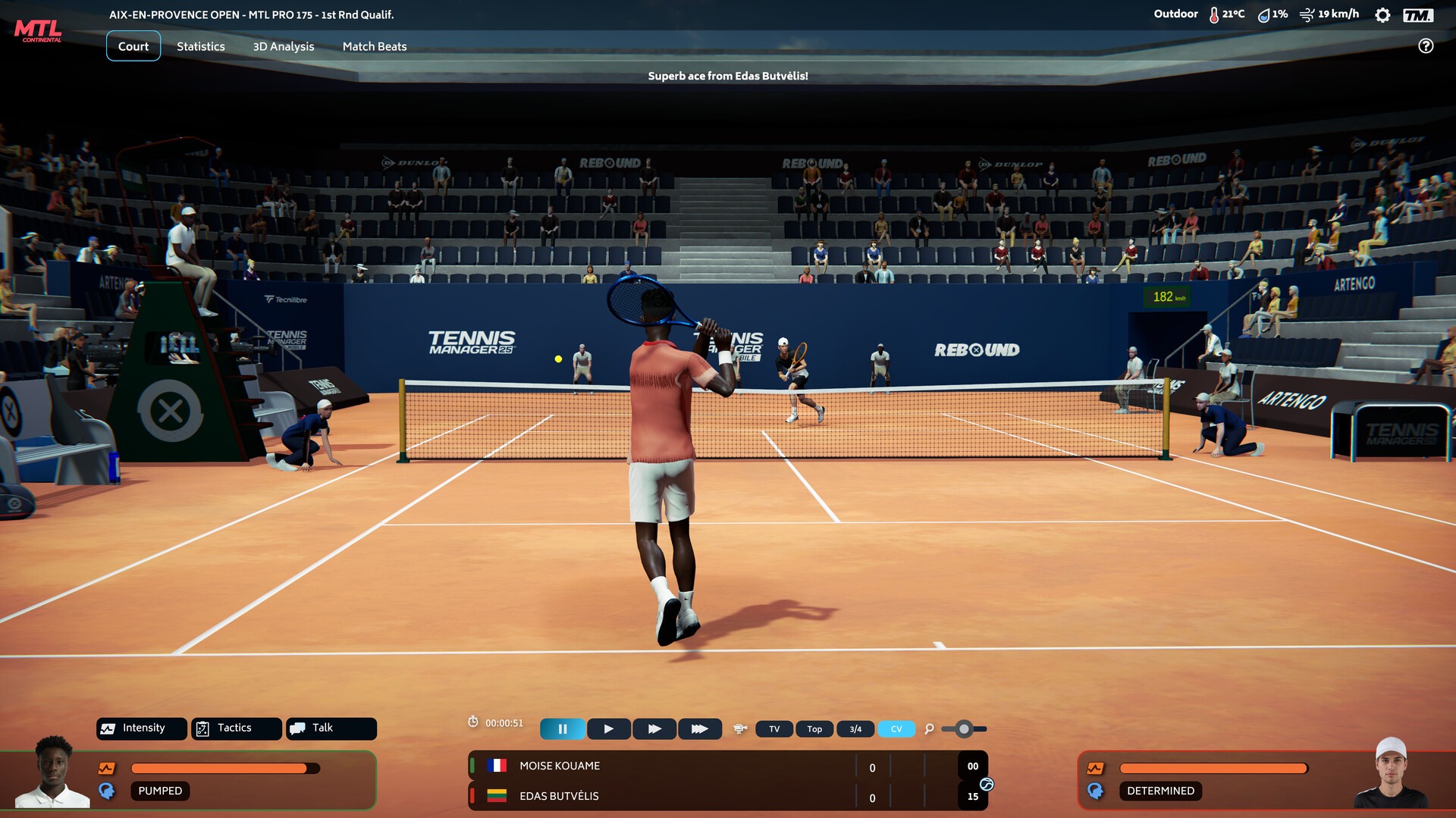1456x818 pixels.
Task: Click Moise Kouame's player portrait
Action: [x=52, y=772]
